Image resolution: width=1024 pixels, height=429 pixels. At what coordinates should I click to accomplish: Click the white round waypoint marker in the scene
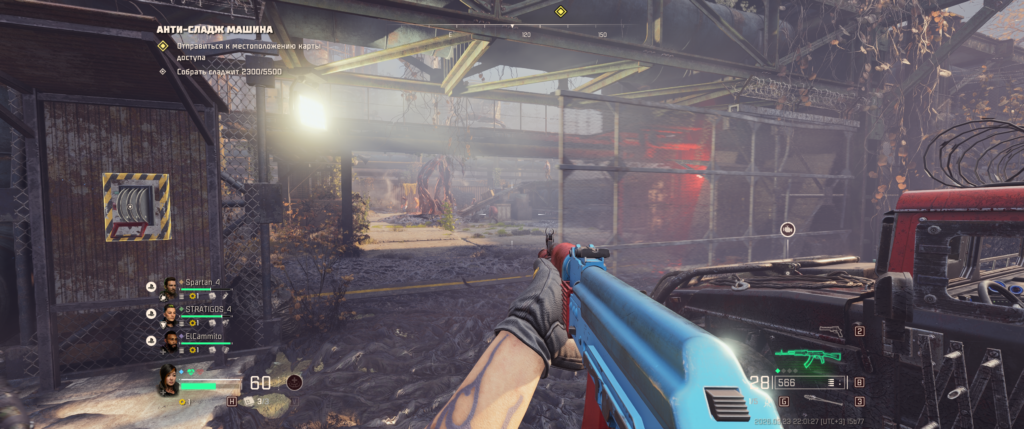tap(787, 229)
